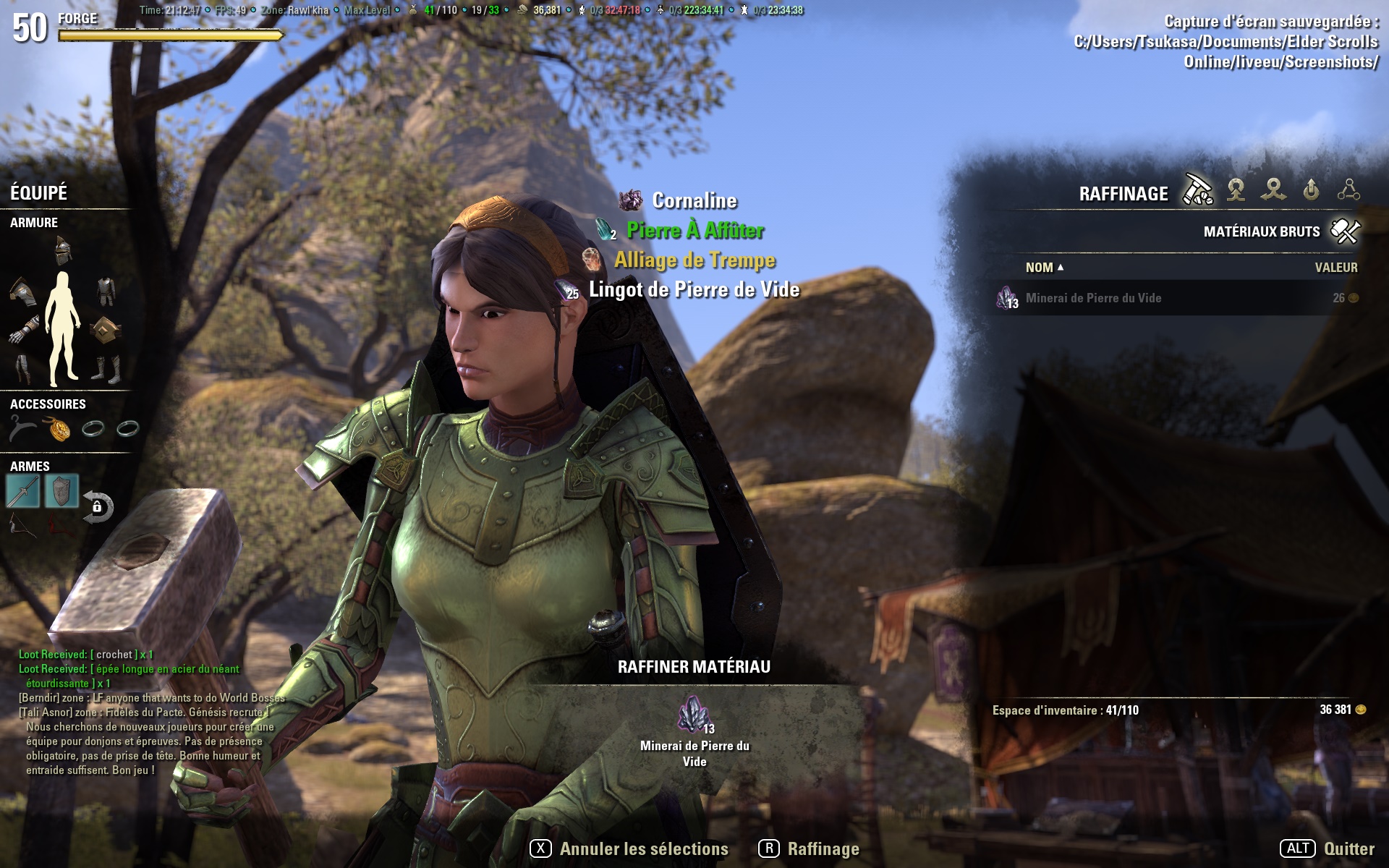The image size is (1389, 868).
Task: Select the equipped sword weapon slot
Action: (x=23, y=492)
